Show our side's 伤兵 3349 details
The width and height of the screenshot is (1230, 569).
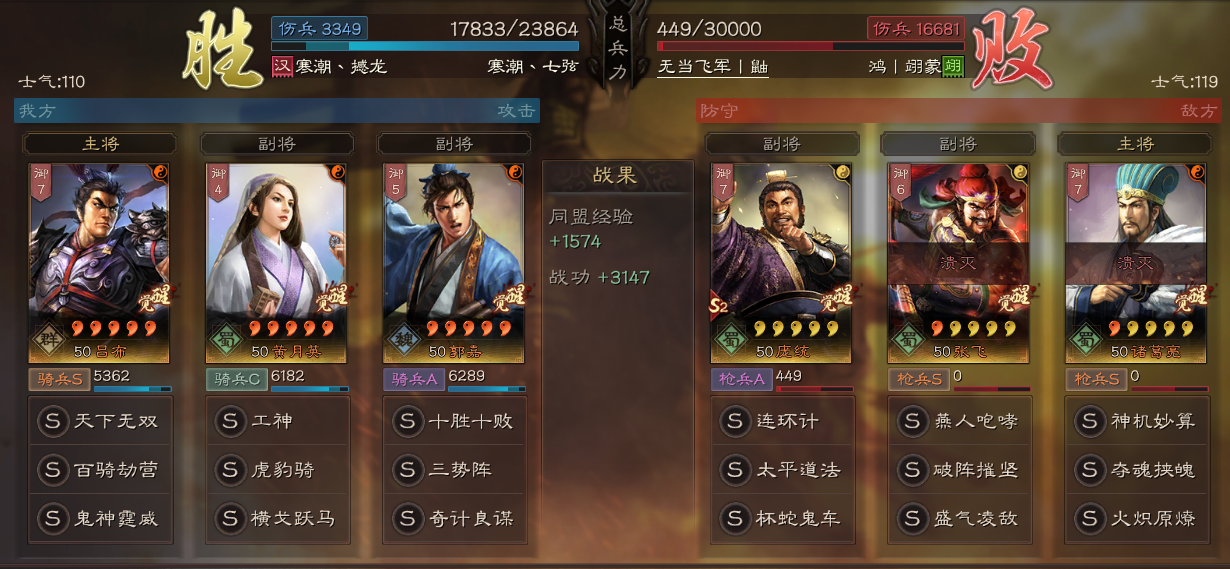319,29
